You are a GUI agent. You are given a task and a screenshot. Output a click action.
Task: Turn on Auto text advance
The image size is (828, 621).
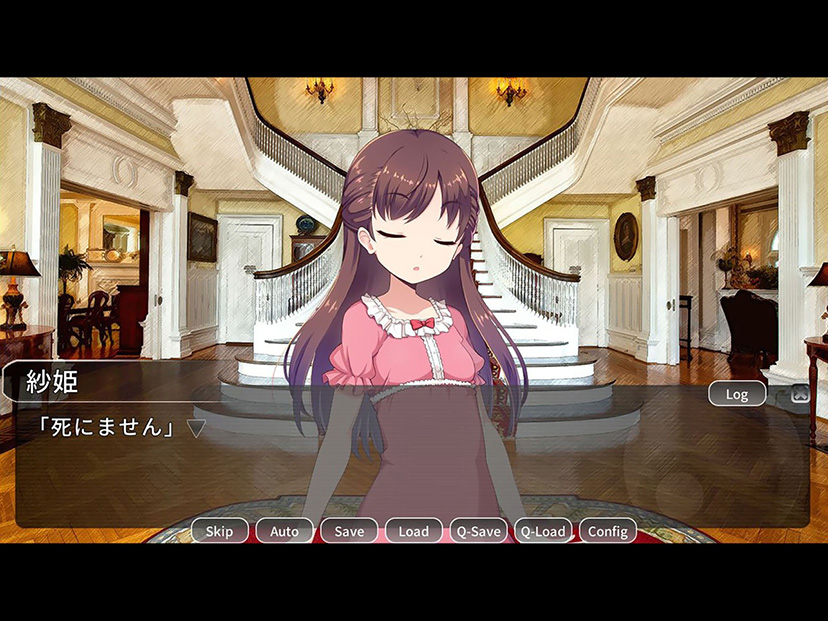click(284, 531)
